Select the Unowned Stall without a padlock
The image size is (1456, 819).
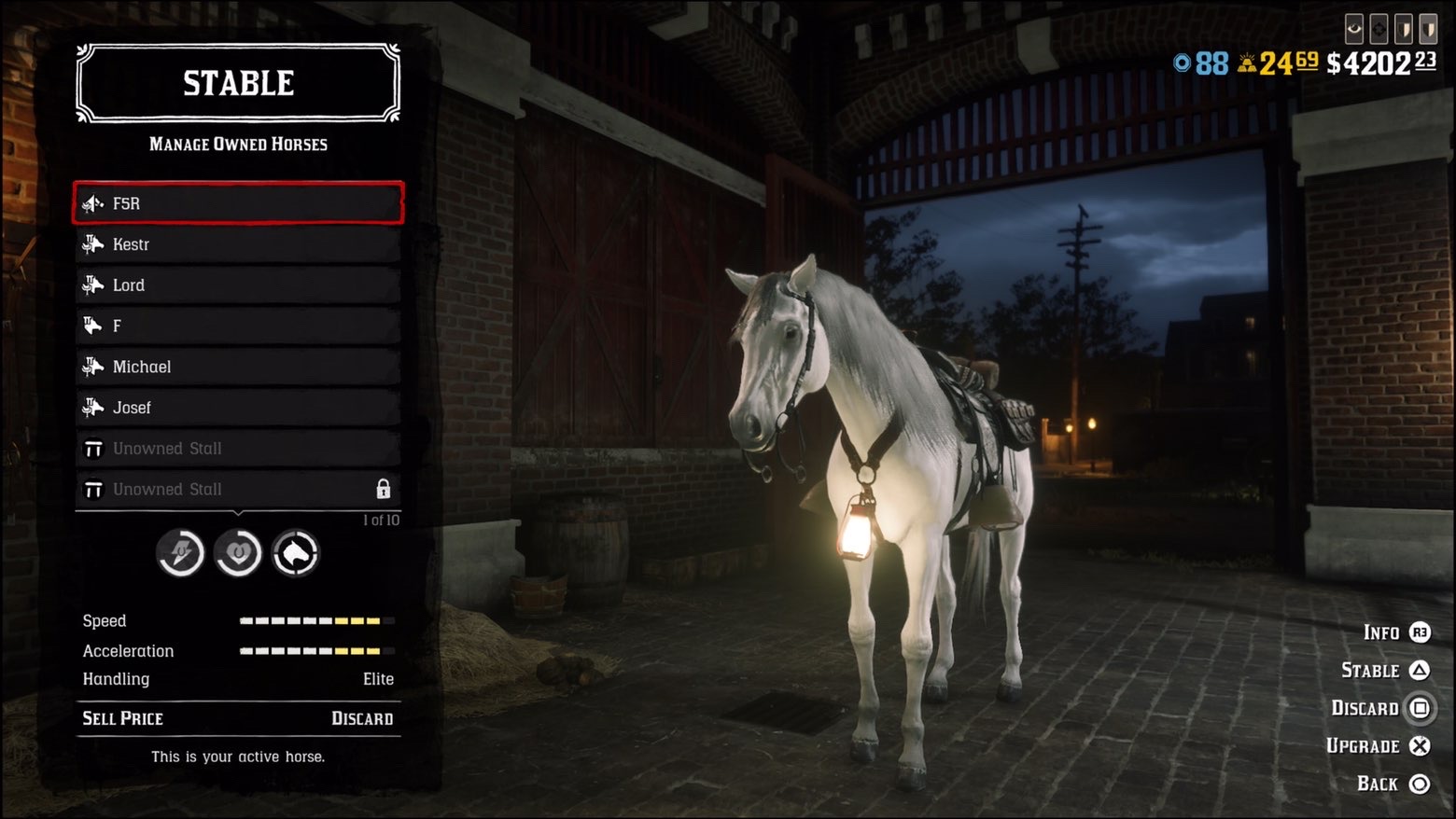(x=238, y=449)
